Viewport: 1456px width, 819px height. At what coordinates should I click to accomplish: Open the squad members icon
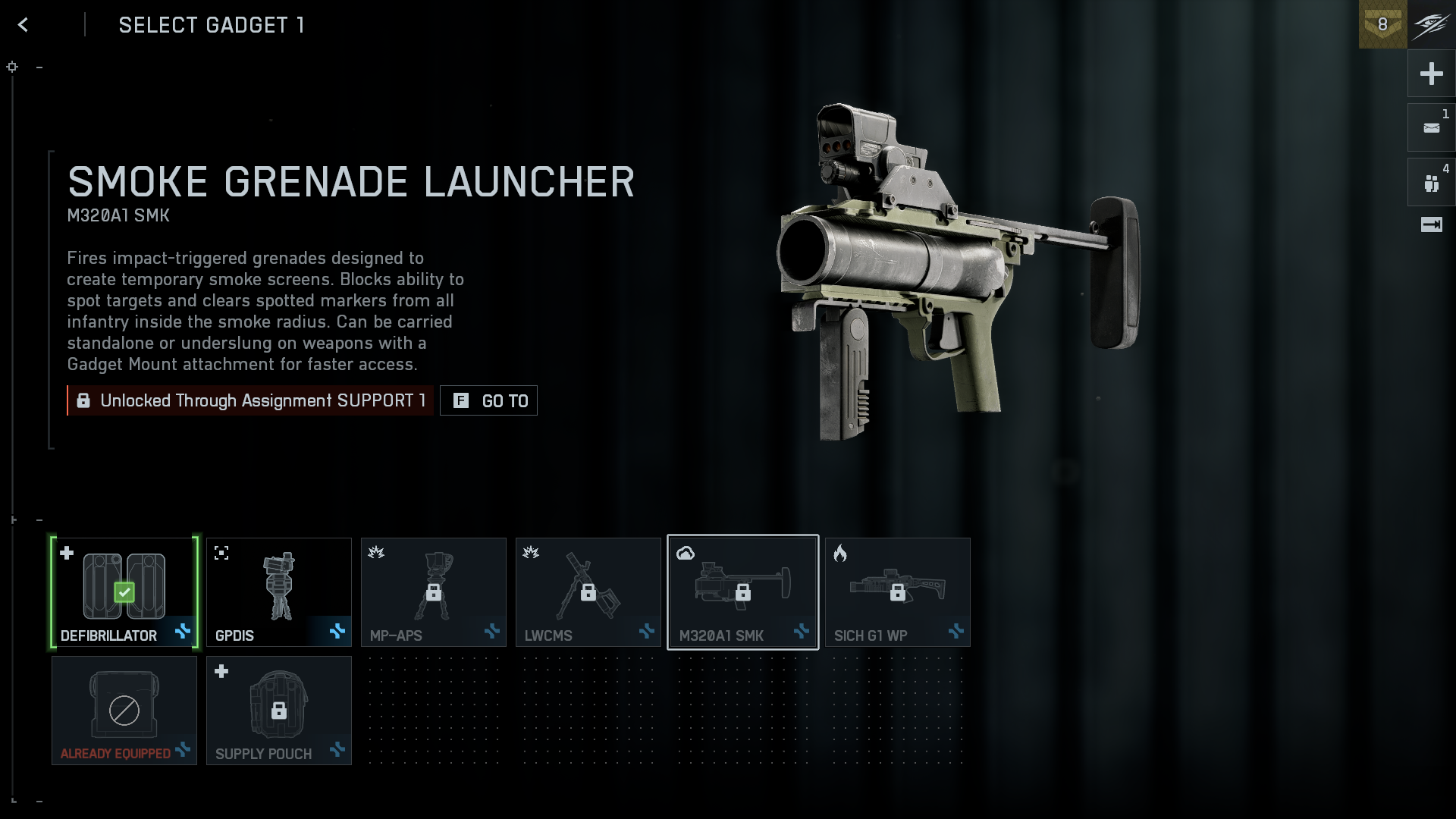point(1431,183)
